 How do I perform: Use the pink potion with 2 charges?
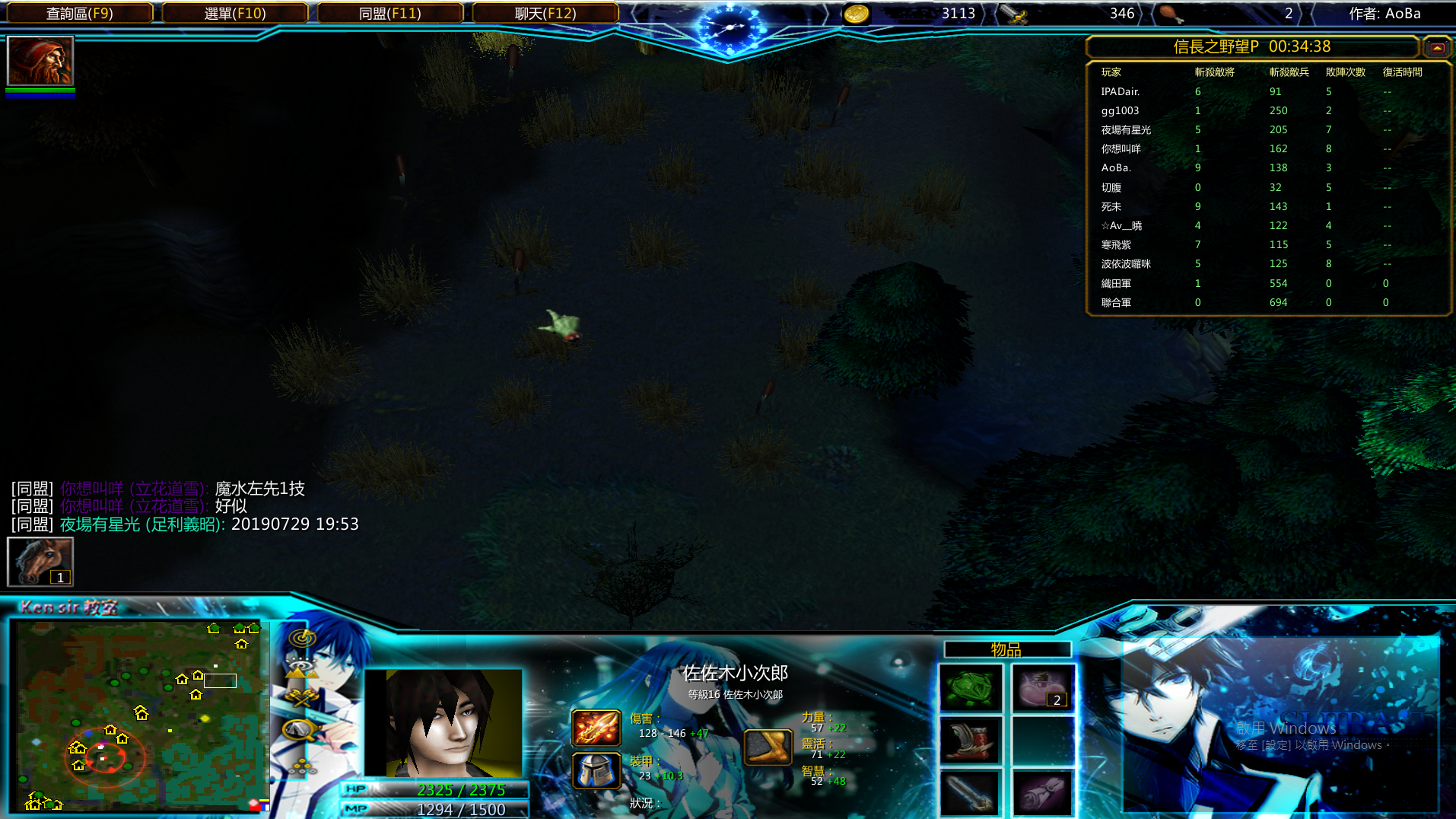(1042, 688)
